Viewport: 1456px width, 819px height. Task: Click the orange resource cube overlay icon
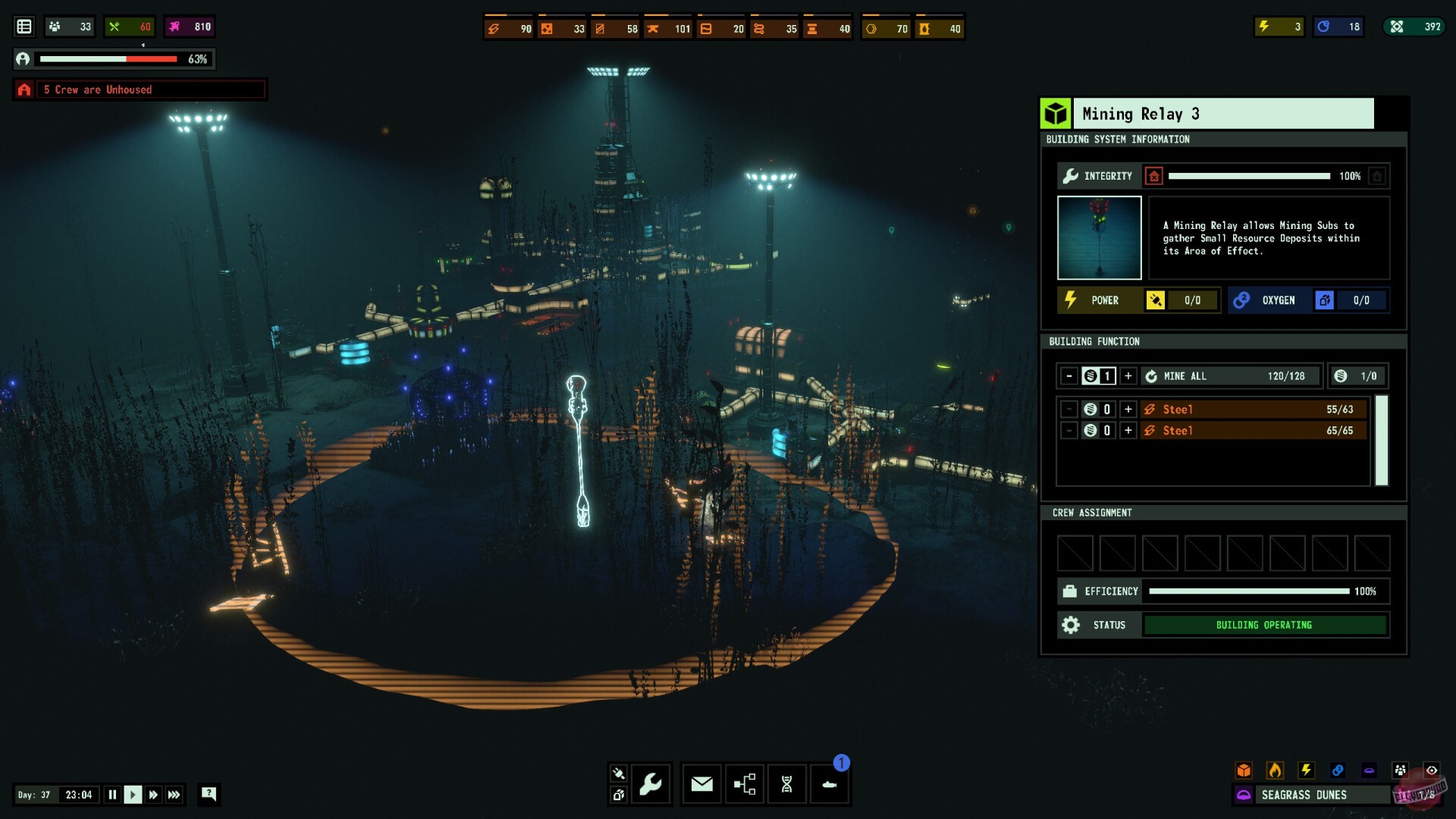1244,770
